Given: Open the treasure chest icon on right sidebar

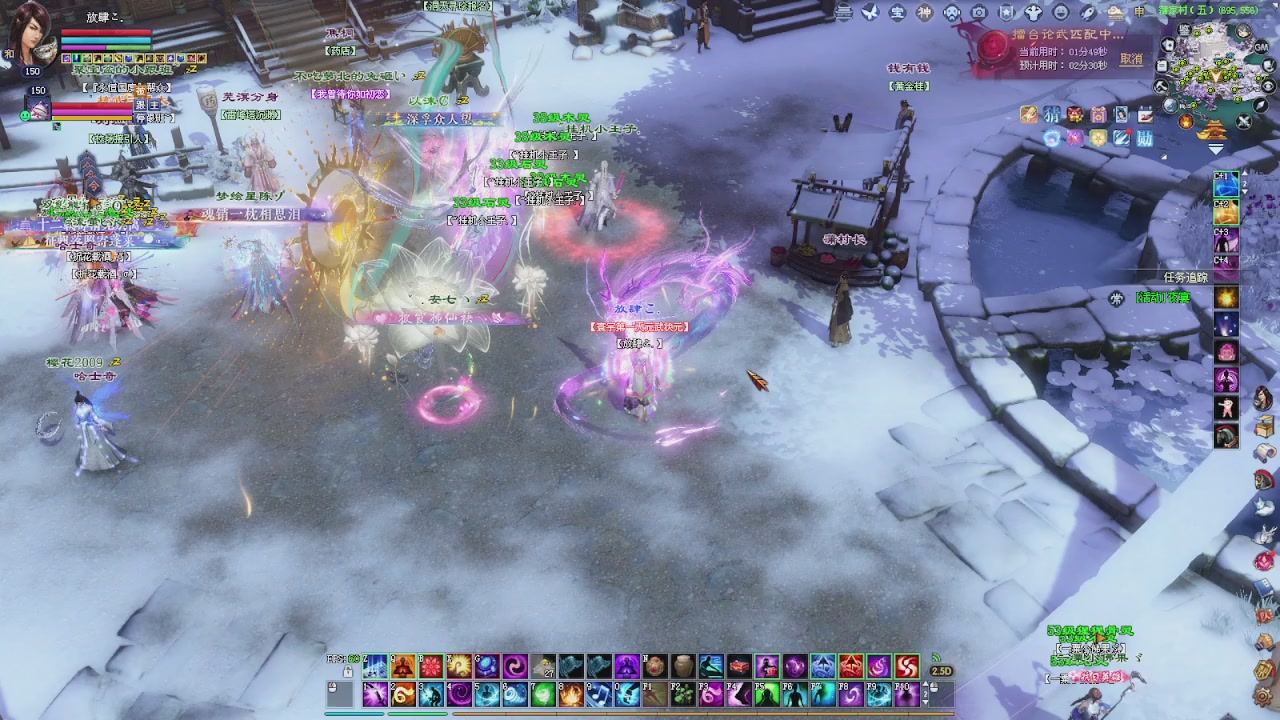Looking at the screenshot, I should (1264, 427).
